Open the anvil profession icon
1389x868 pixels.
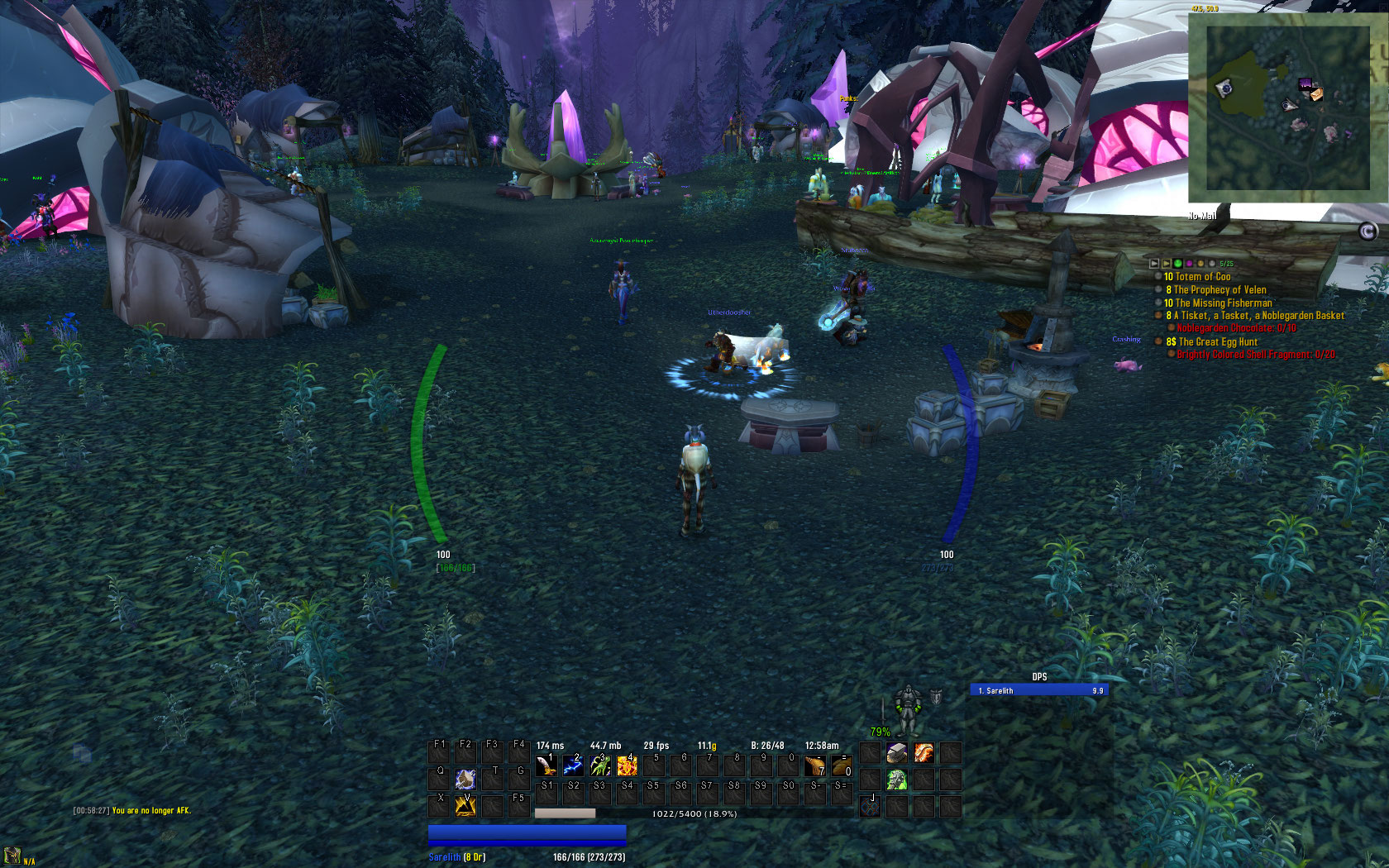897,753
